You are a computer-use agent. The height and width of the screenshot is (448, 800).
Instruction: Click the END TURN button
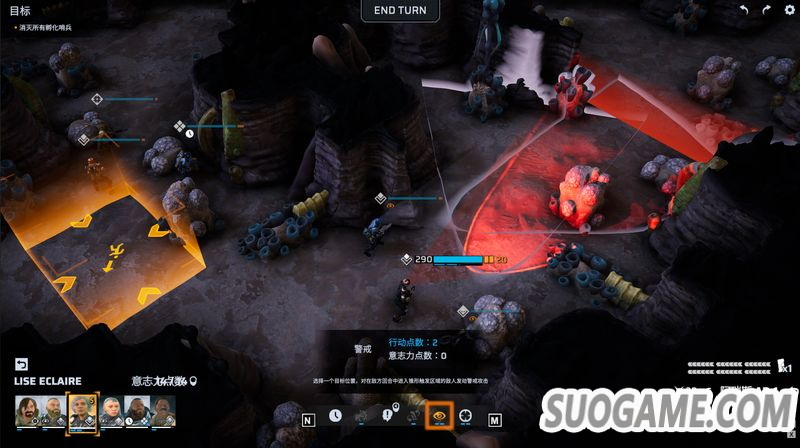(399, 11)
